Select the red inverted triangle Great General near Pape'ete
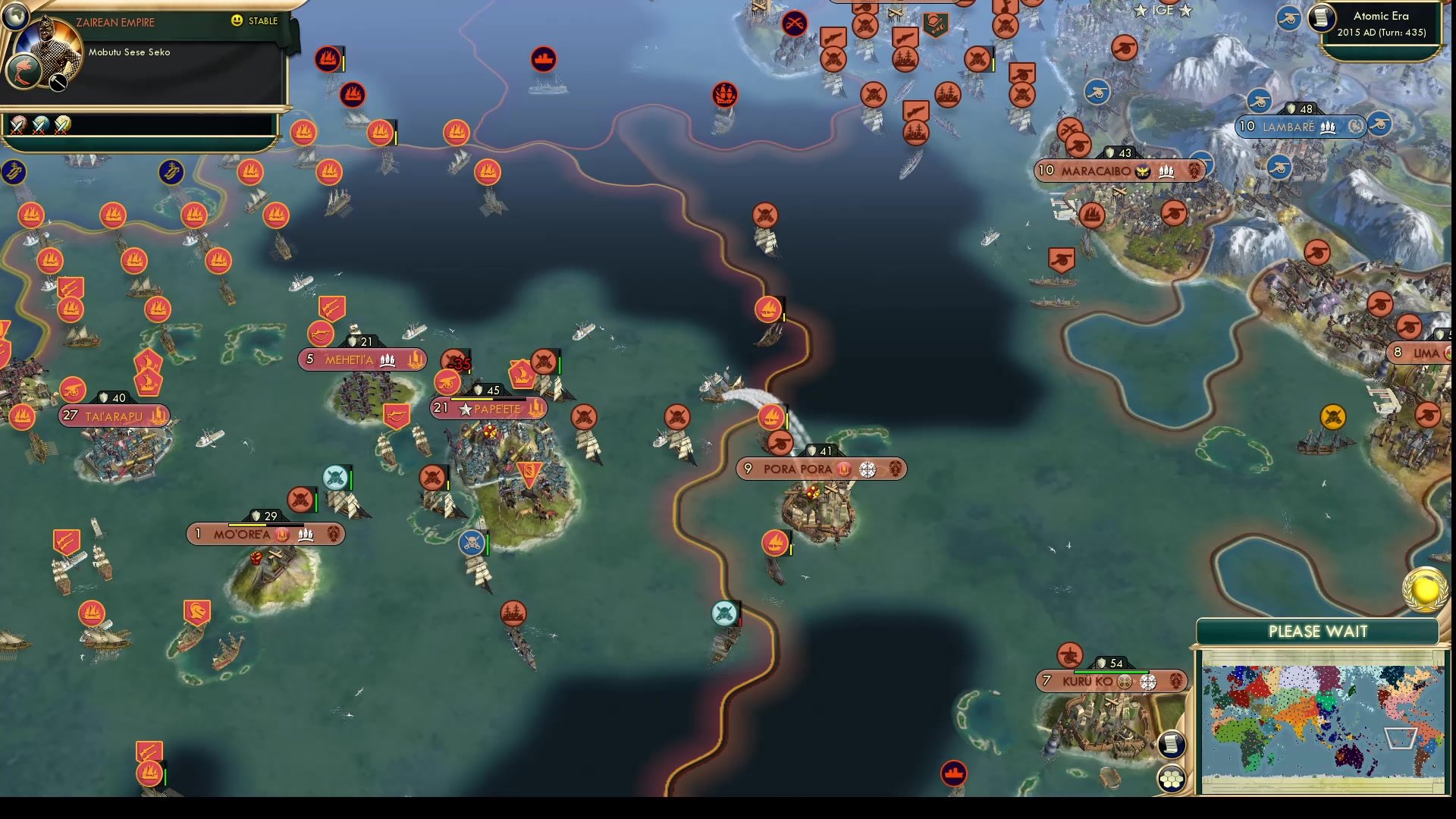 click(x=530, y=474)
